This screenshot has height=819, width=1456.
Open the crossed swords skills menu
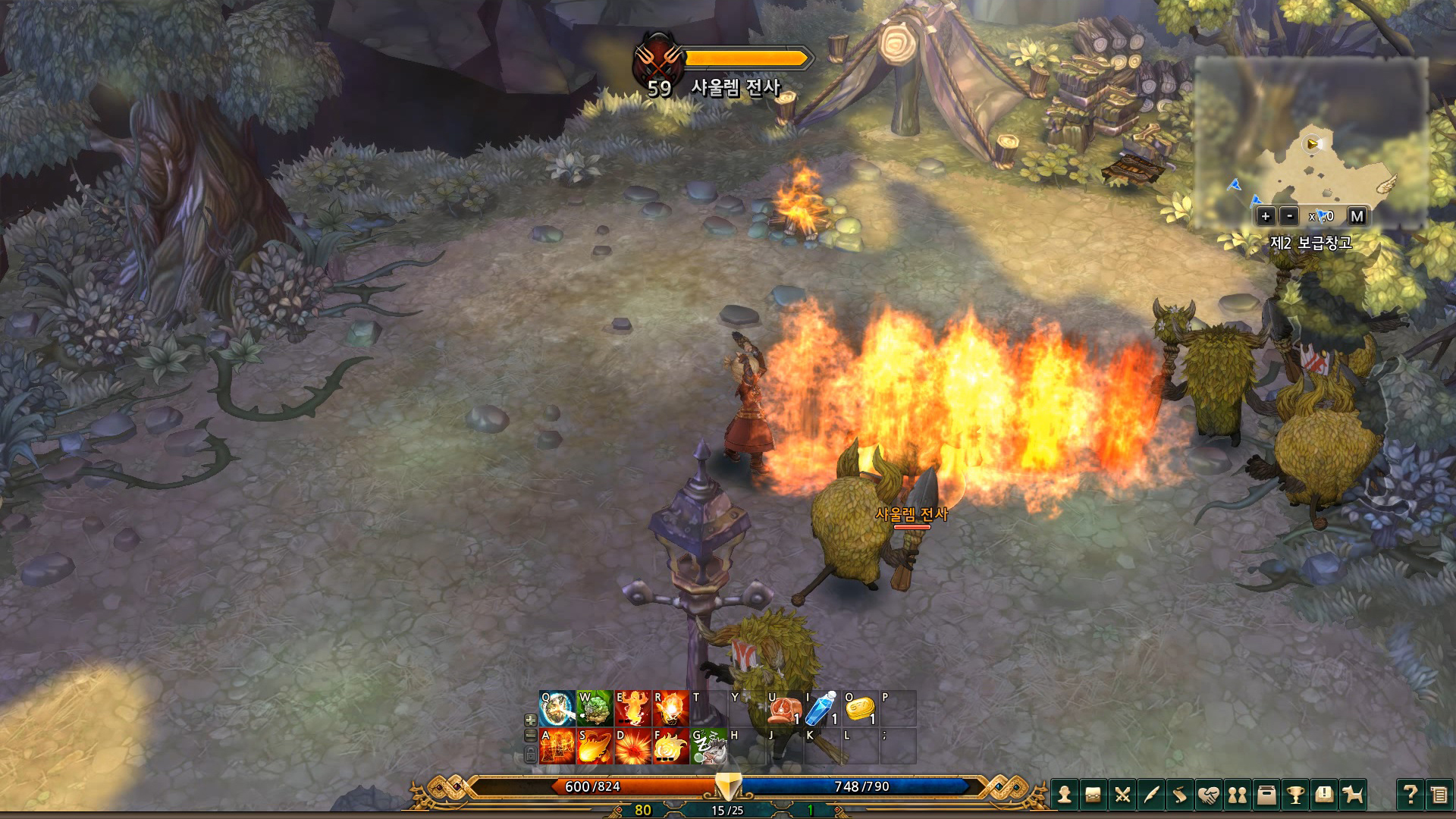1122,794
